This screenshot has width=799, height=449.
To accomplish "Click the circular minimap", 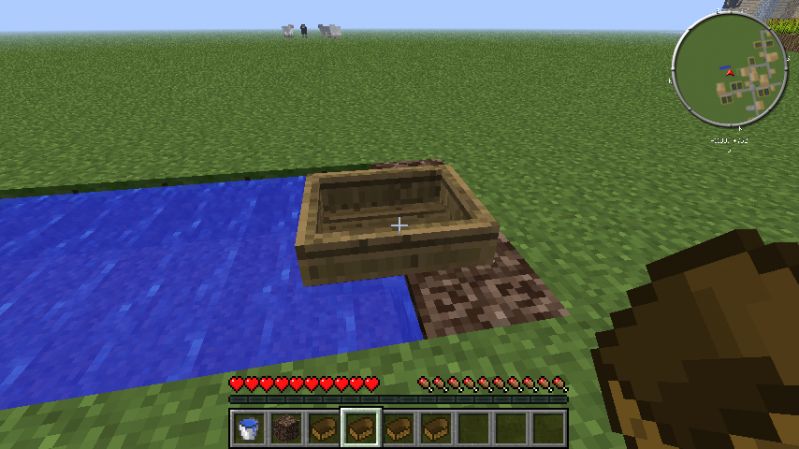I will tap(730, 70).
